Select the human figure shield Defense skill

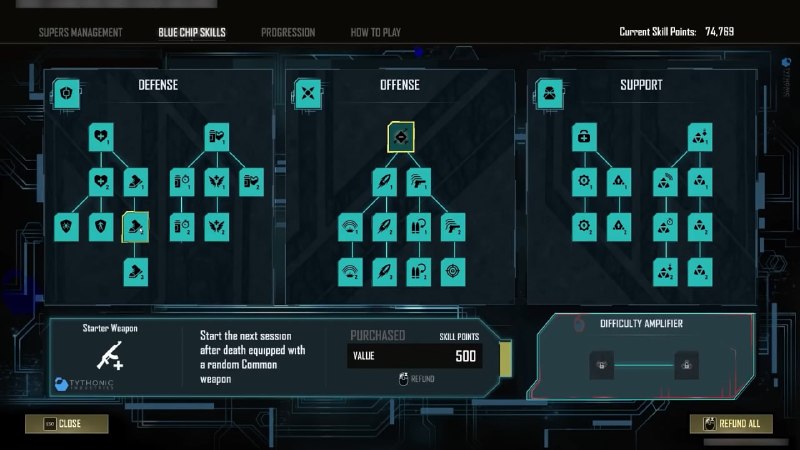tap(102, 227)
